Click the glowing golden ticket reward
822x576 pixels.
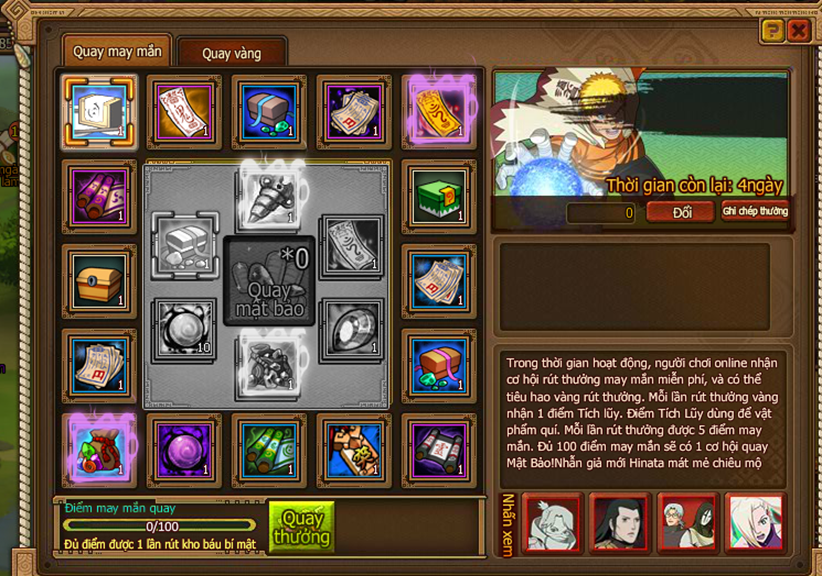tap(438, 109)
